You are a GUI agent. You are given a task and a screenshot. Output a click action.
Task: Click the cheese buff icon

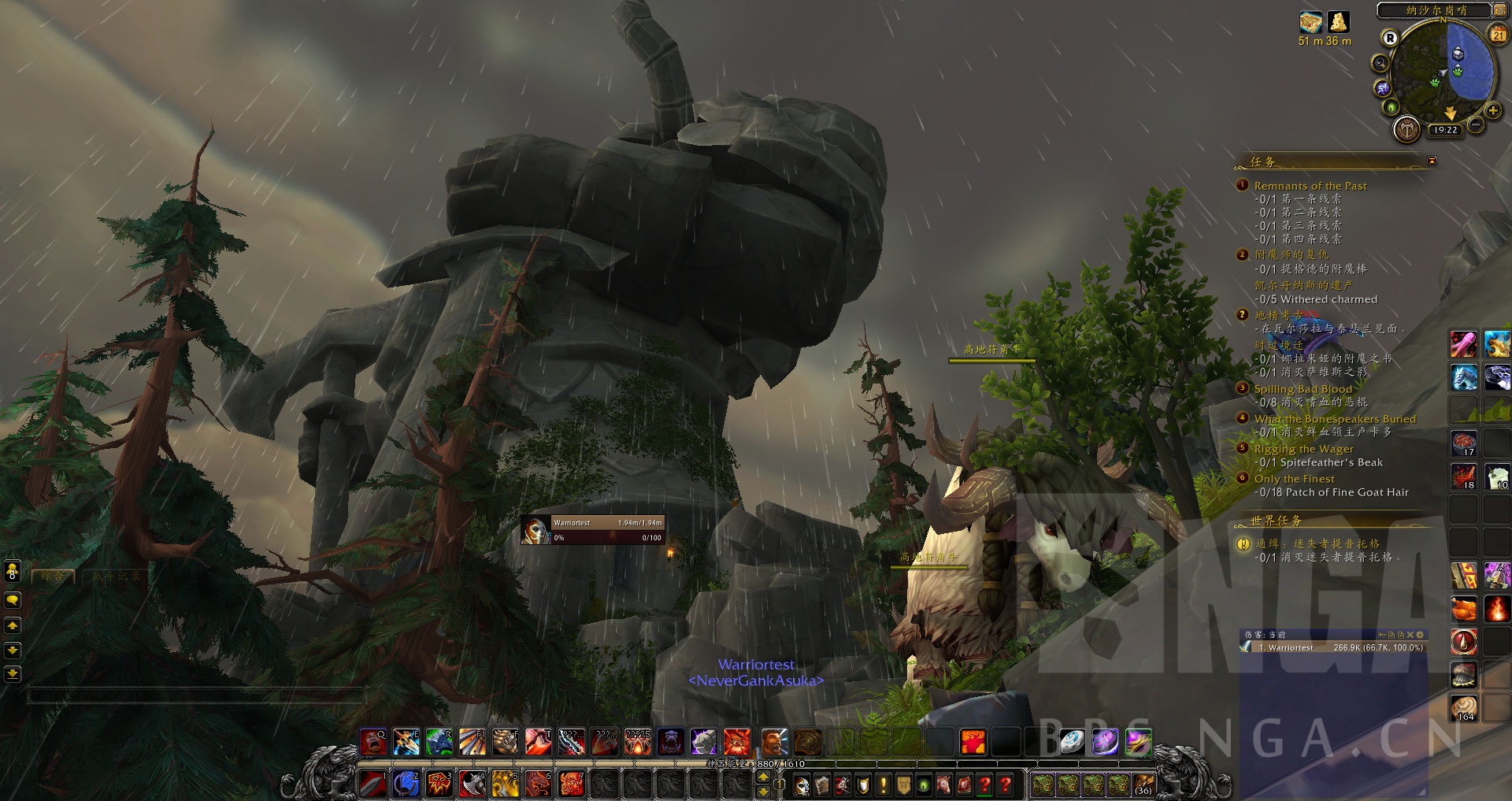[x=1338, y=22]
